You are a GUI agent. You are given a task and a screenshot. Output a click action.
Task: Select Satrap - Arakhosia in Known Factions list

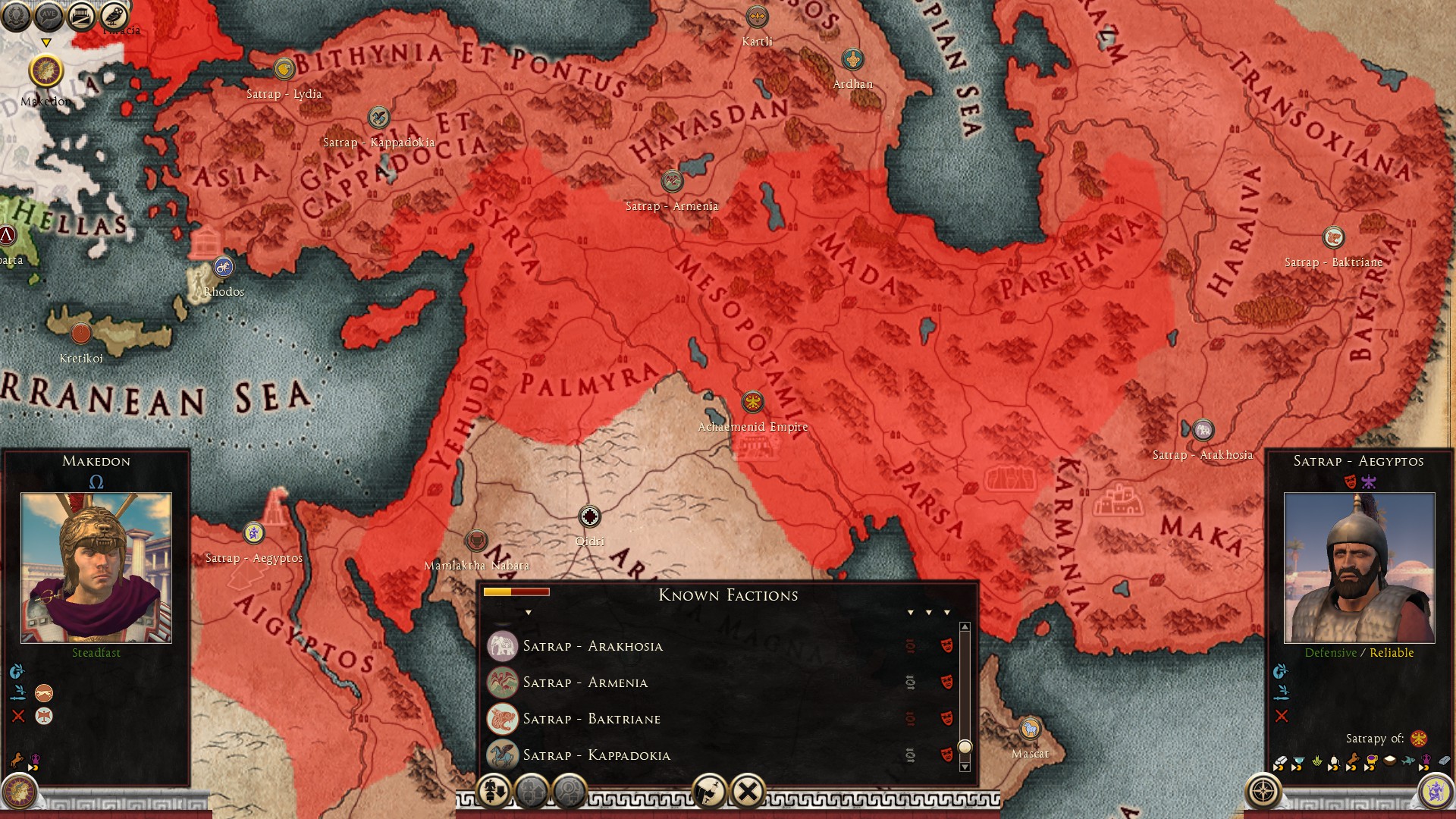(592, 646)
